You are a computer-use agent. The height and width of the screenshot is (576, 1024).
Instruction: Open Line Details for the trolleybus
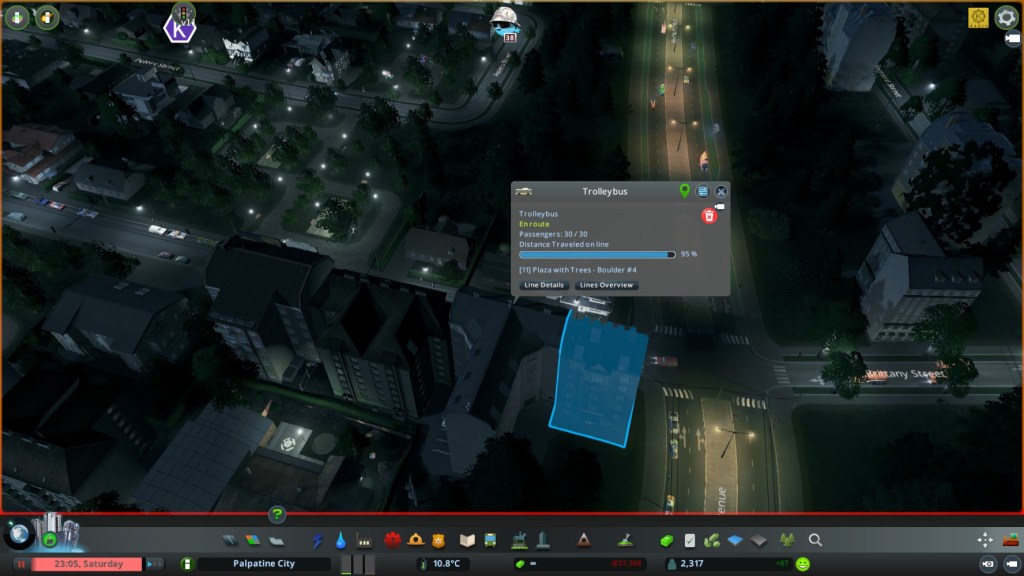[544, 285]
